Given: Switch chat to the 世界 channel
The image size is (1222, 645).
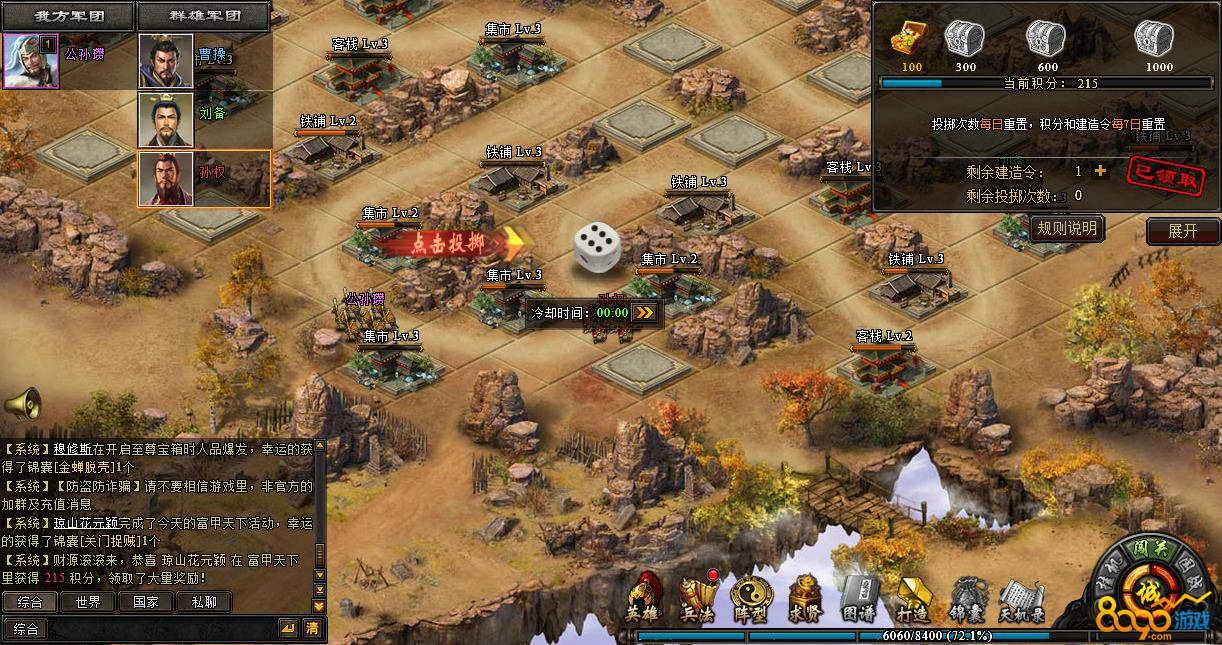Looking at the screenshot, I should [x=87, y=602].
